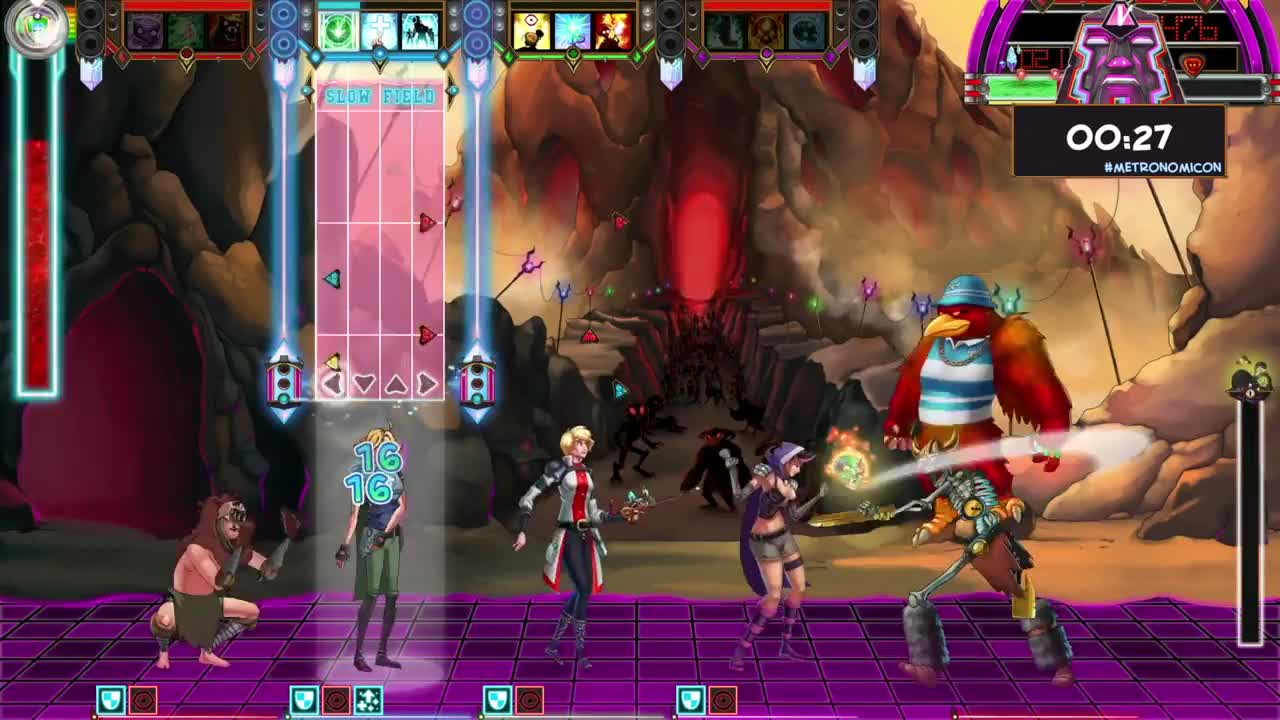Viewport: 1280px width, 720px height.
Task: Click the spinning vinyl record orb
Action: [35, 30]
